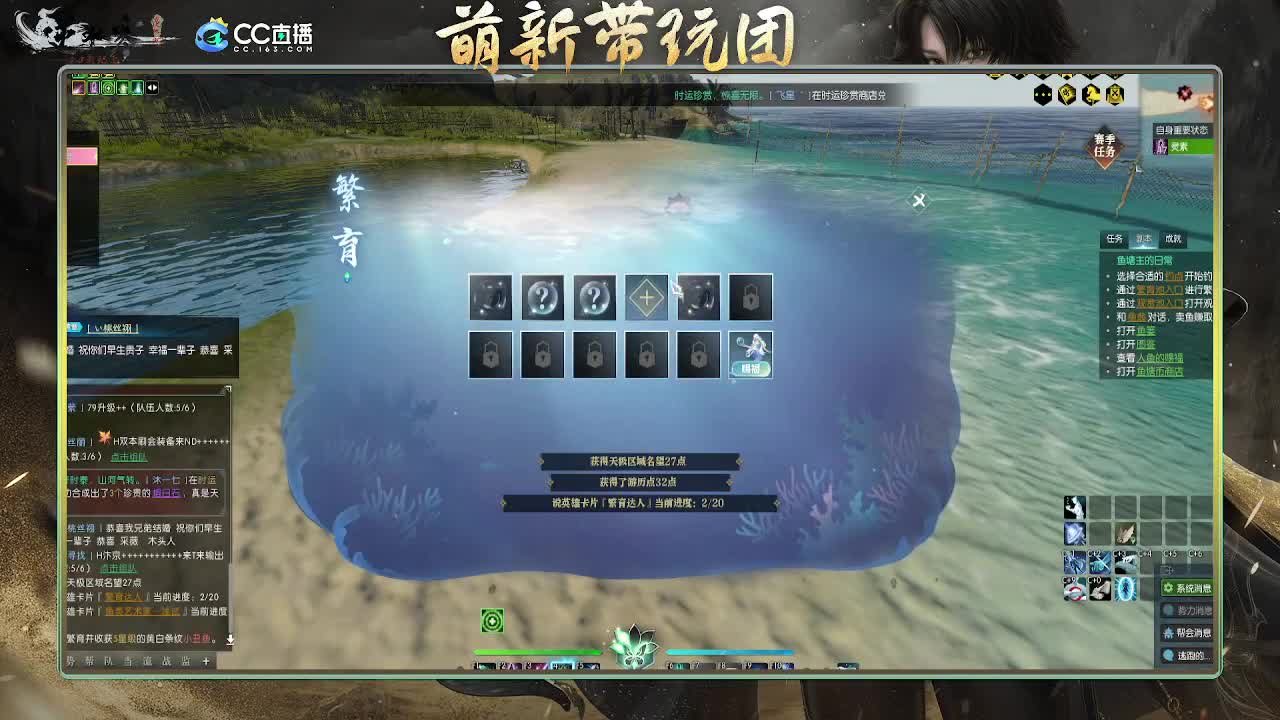Viewport: 1280px width, 720px height.
Task: Select the fish skill icon in slot C+1
Action: (x=1074, y=563)
